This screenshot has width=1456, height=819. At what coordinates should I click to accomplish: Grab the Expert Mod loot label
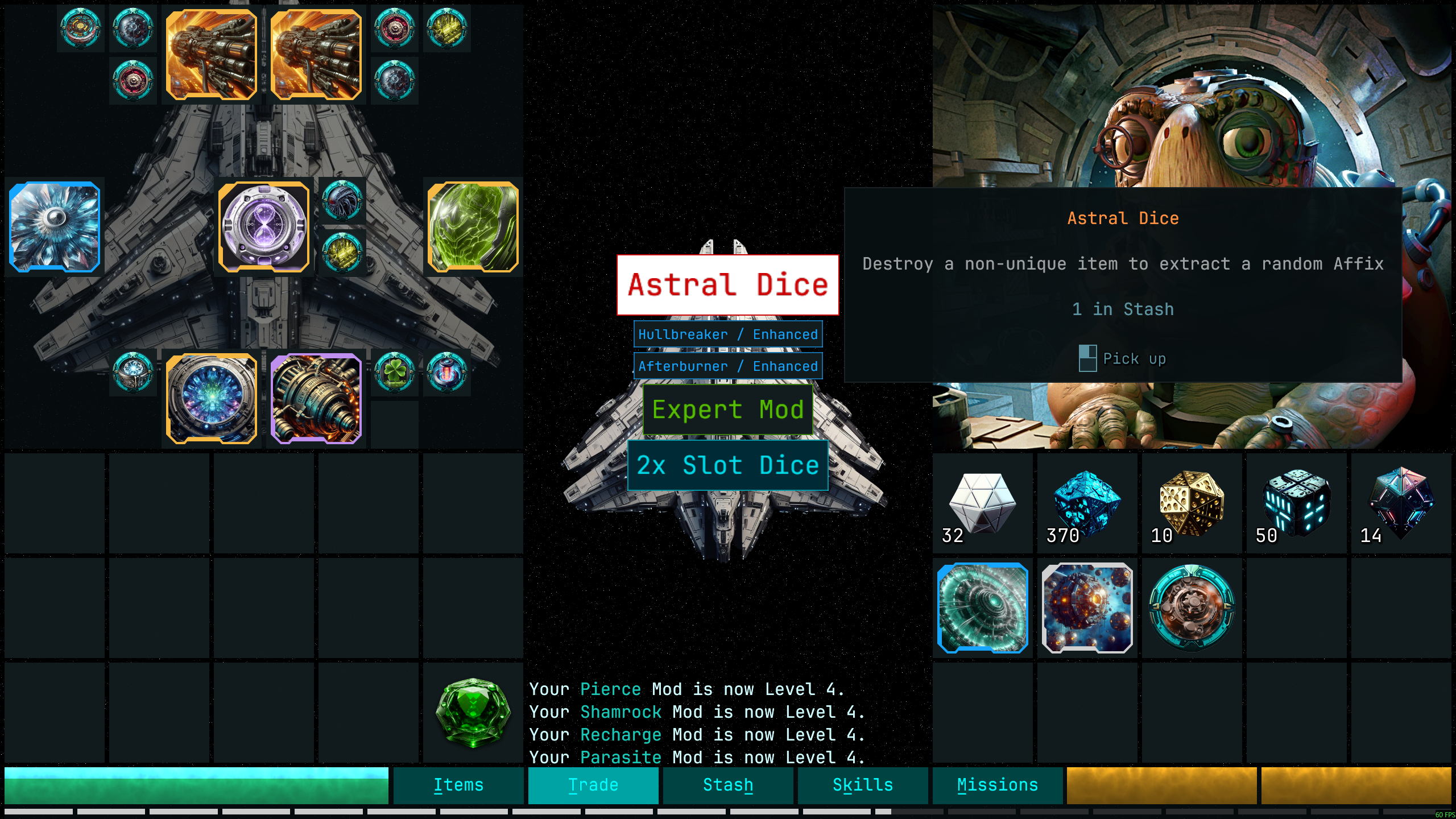pos(727,409)
